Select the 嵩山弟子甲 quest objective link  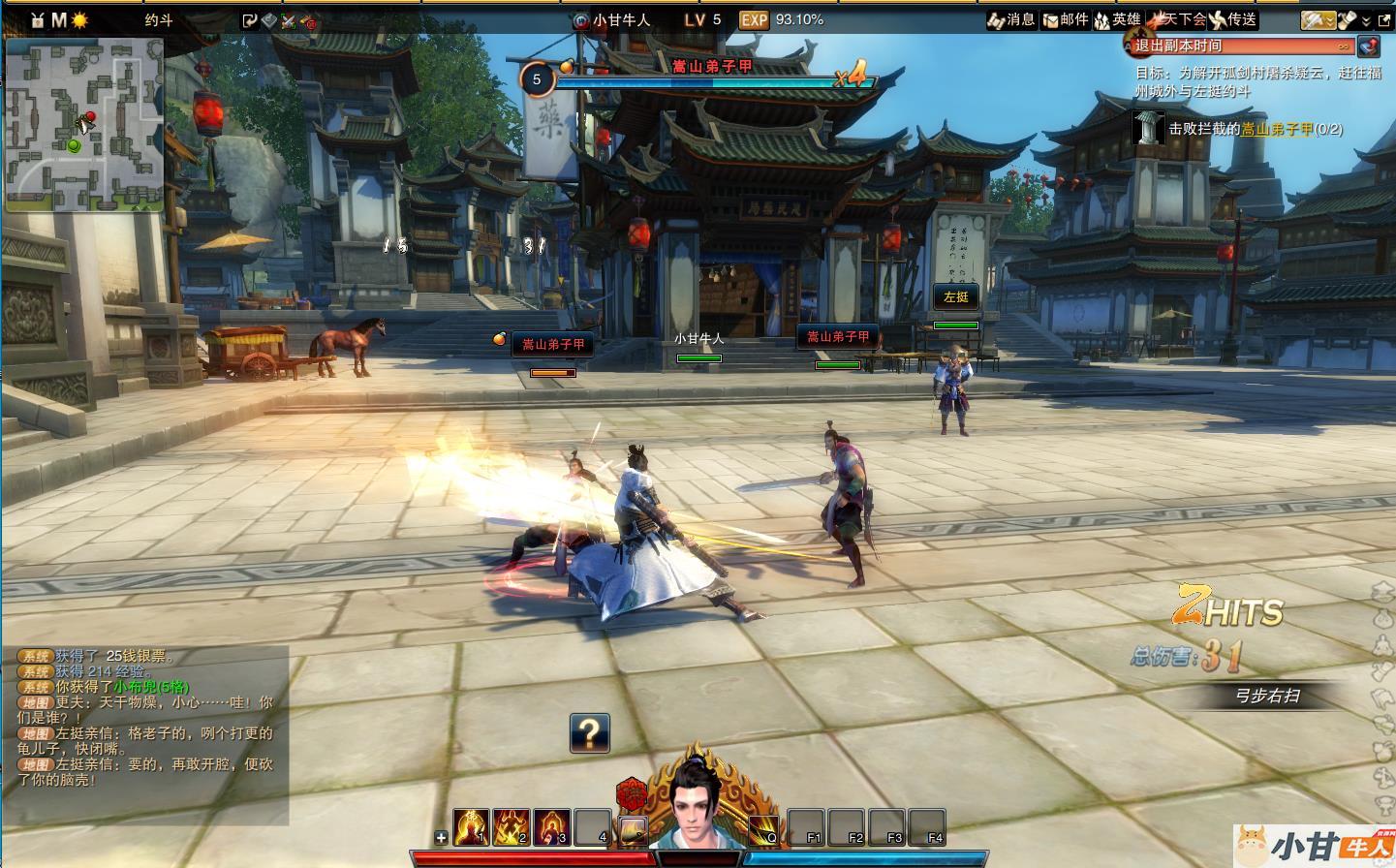point(1277,129)
